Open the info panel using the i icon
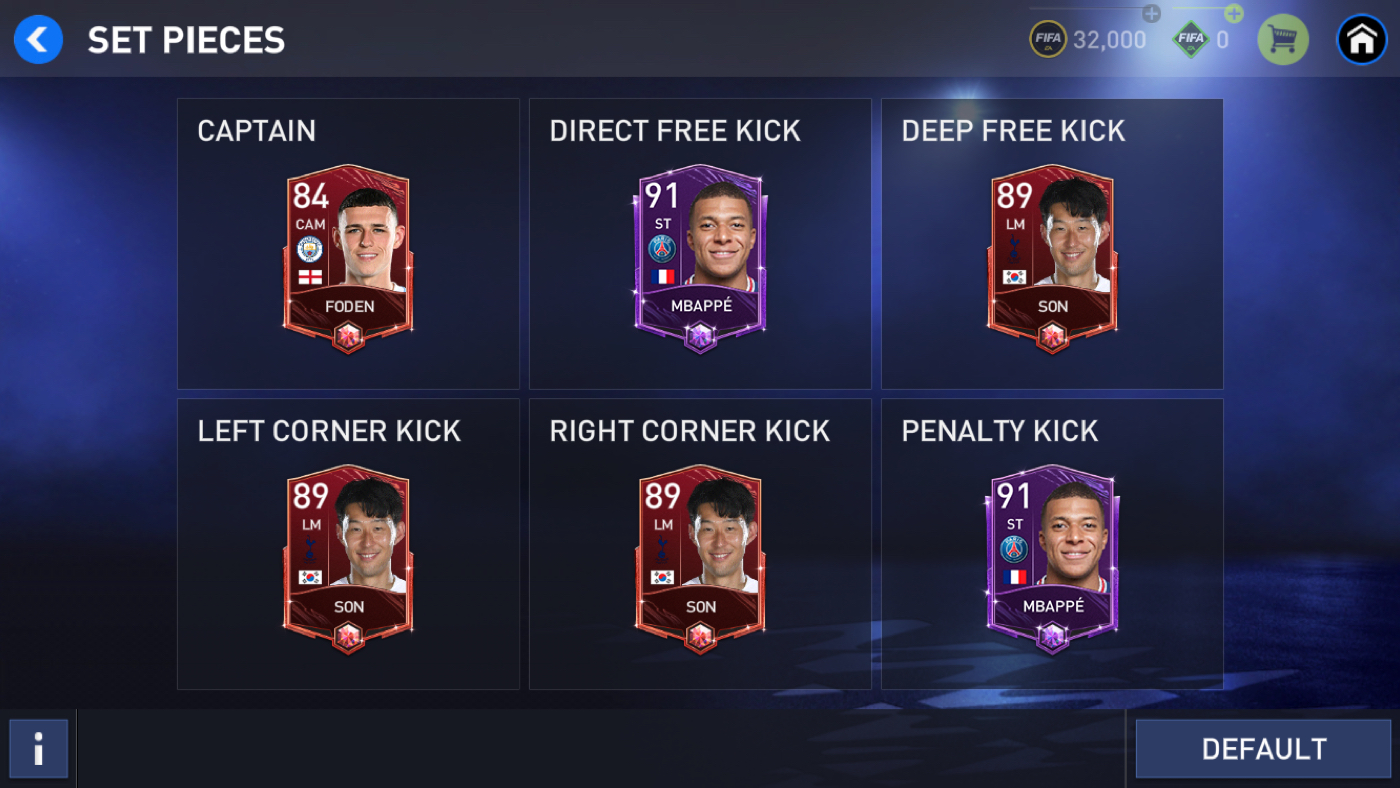1400x788 pixels. (x=39, y=748)
